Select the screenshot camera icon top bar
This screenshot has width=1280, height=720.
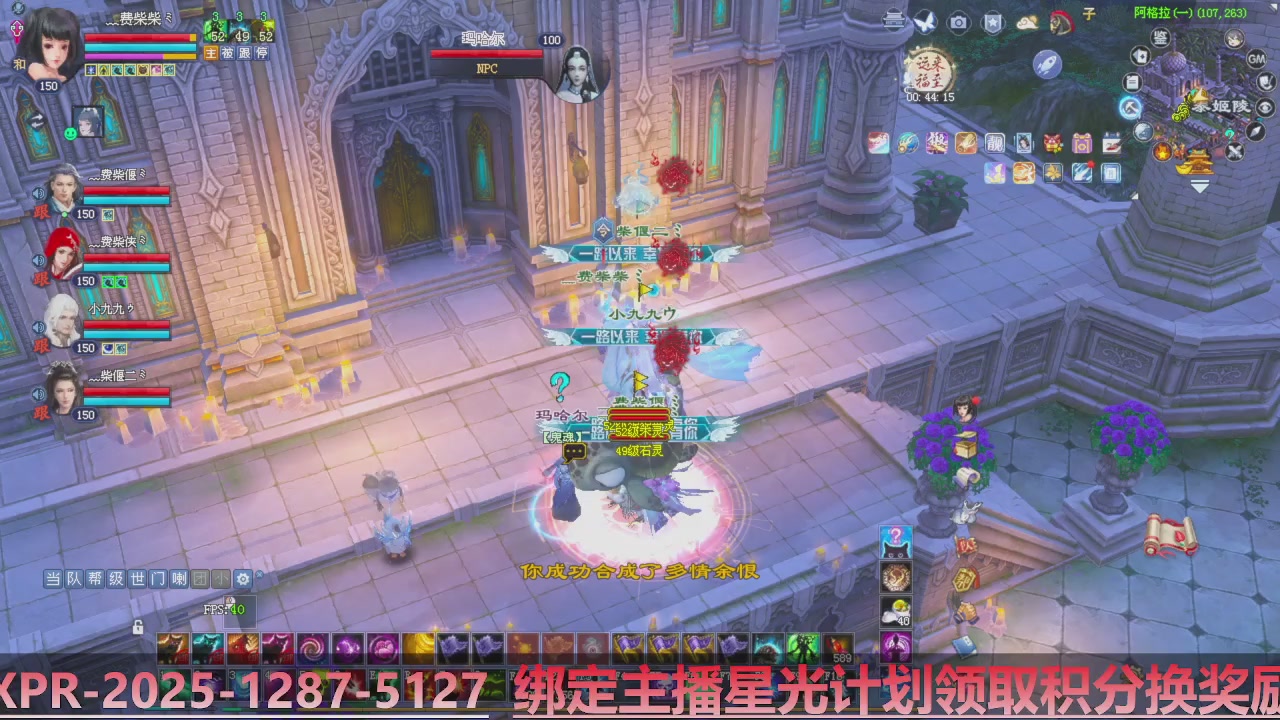pyautogui.click(x=957, y=21)
